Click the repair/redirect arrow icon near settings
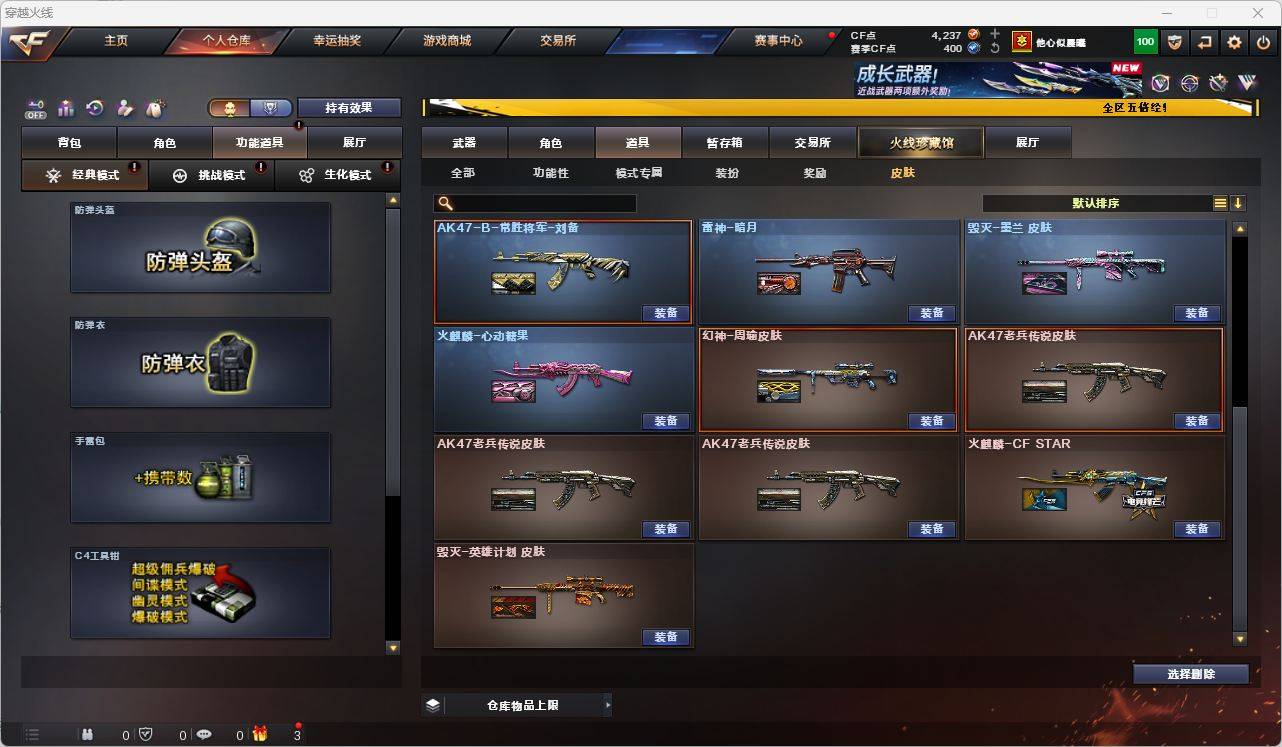Viewport: 1282px width, 747px height. tap(1206, 41)
